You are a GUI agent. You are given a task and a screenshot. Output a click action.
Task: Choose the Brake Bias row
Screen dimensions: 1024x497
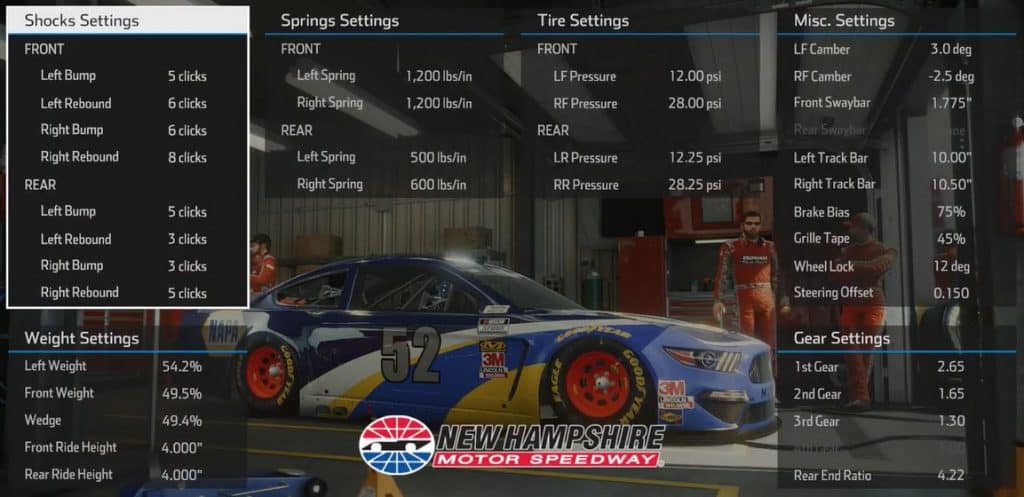coord(882,212)
